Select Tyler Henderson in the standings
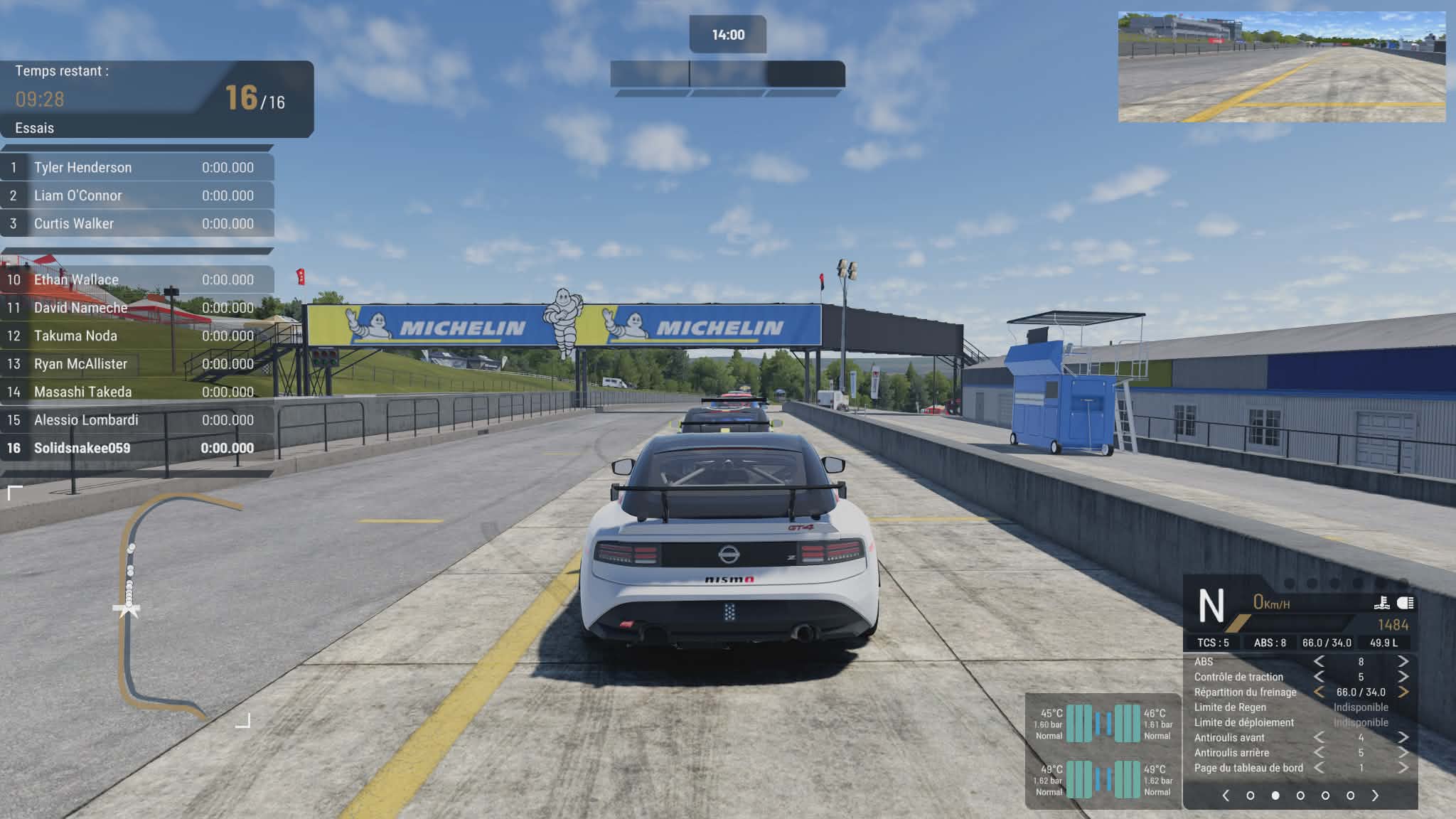 (136, 168)
